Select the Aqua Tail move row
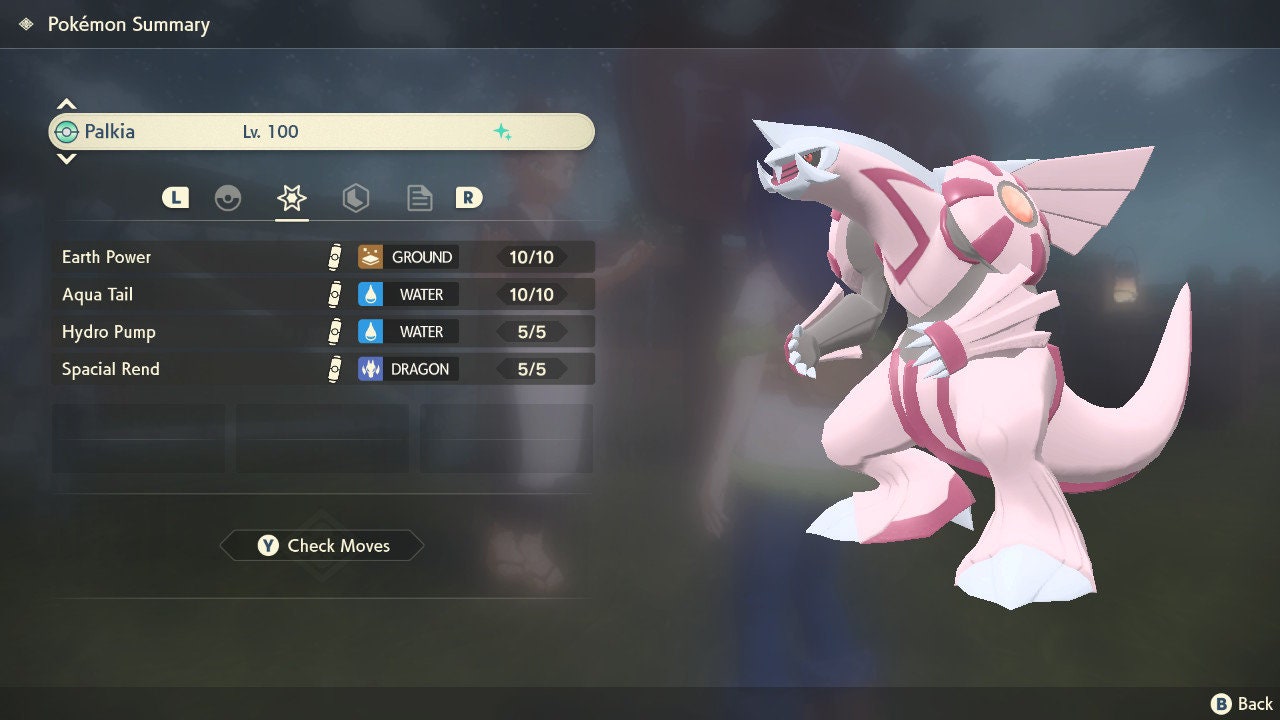The width and height of the screenshot is (1280, 720). tap(322, 295)
